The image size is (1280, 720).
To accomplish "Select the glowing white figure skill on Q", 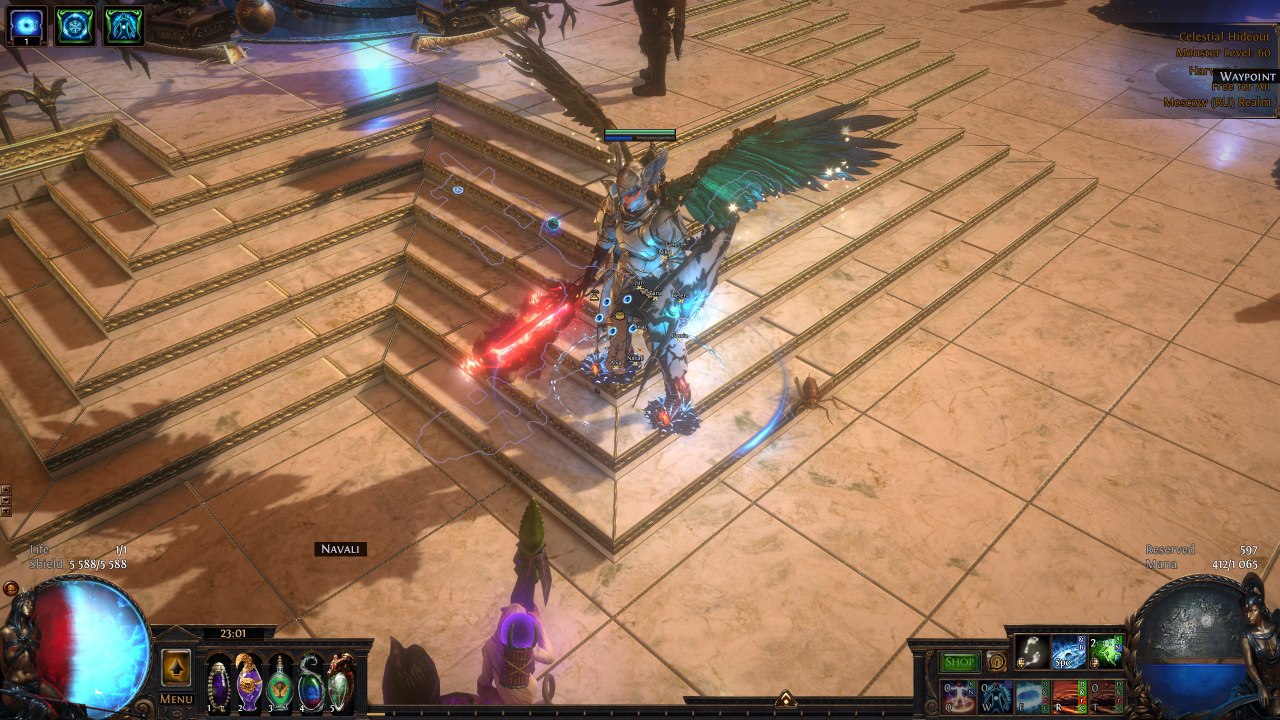I will (958, 696).
